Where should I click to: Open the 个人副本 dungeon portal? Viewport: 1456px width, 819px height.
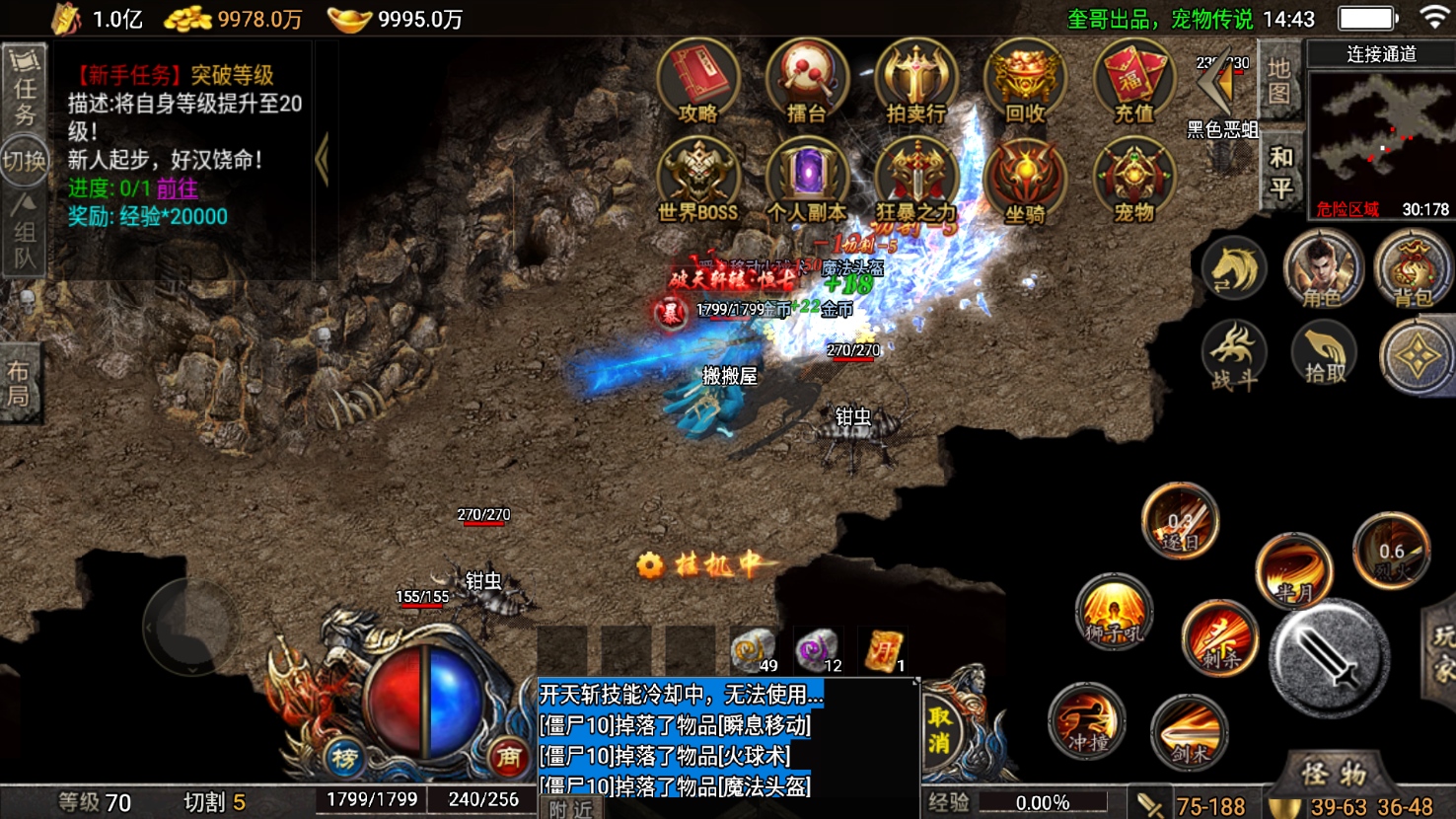coord(807,179)
